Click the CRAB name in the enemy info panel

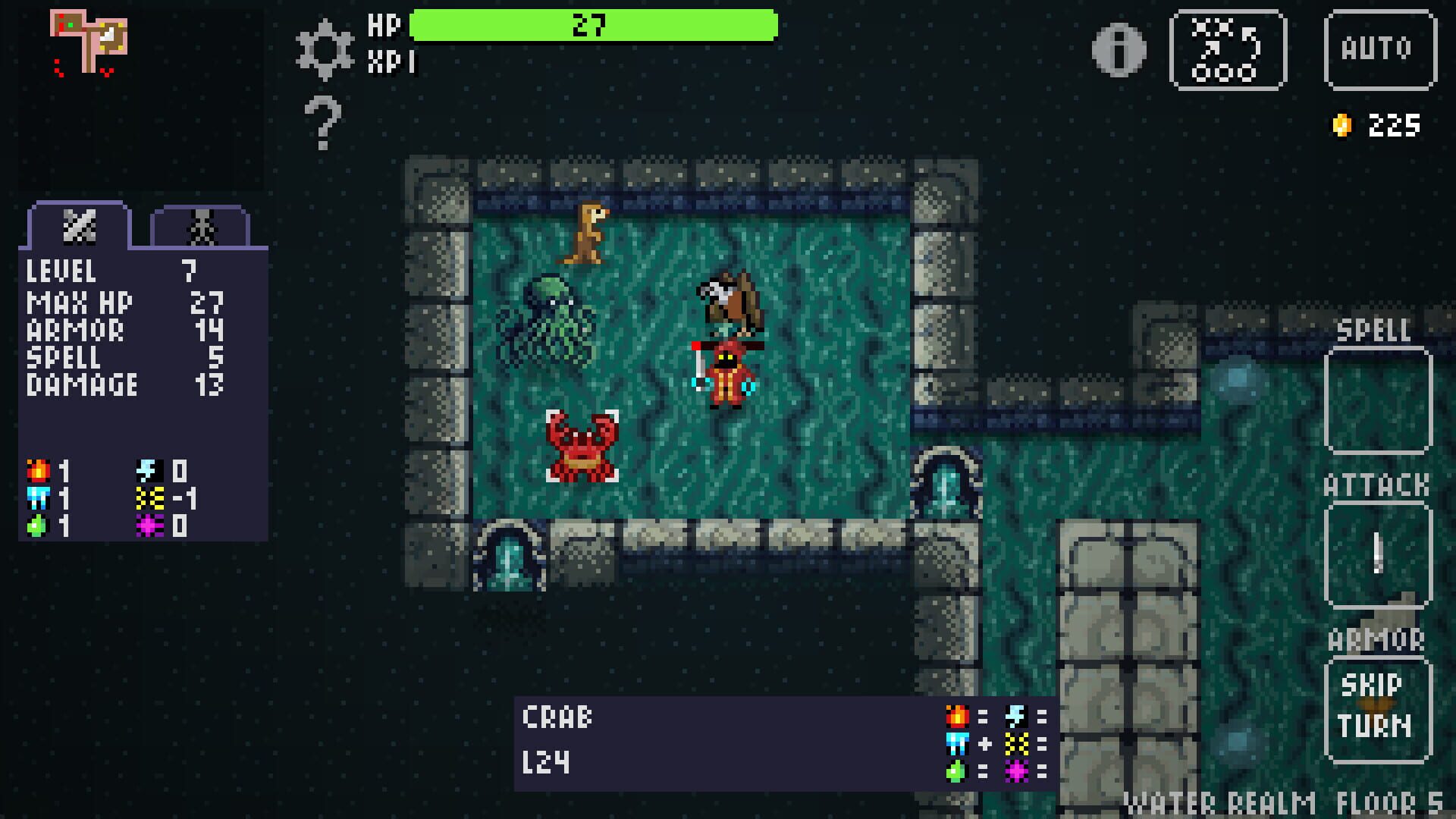pos(557,717)
